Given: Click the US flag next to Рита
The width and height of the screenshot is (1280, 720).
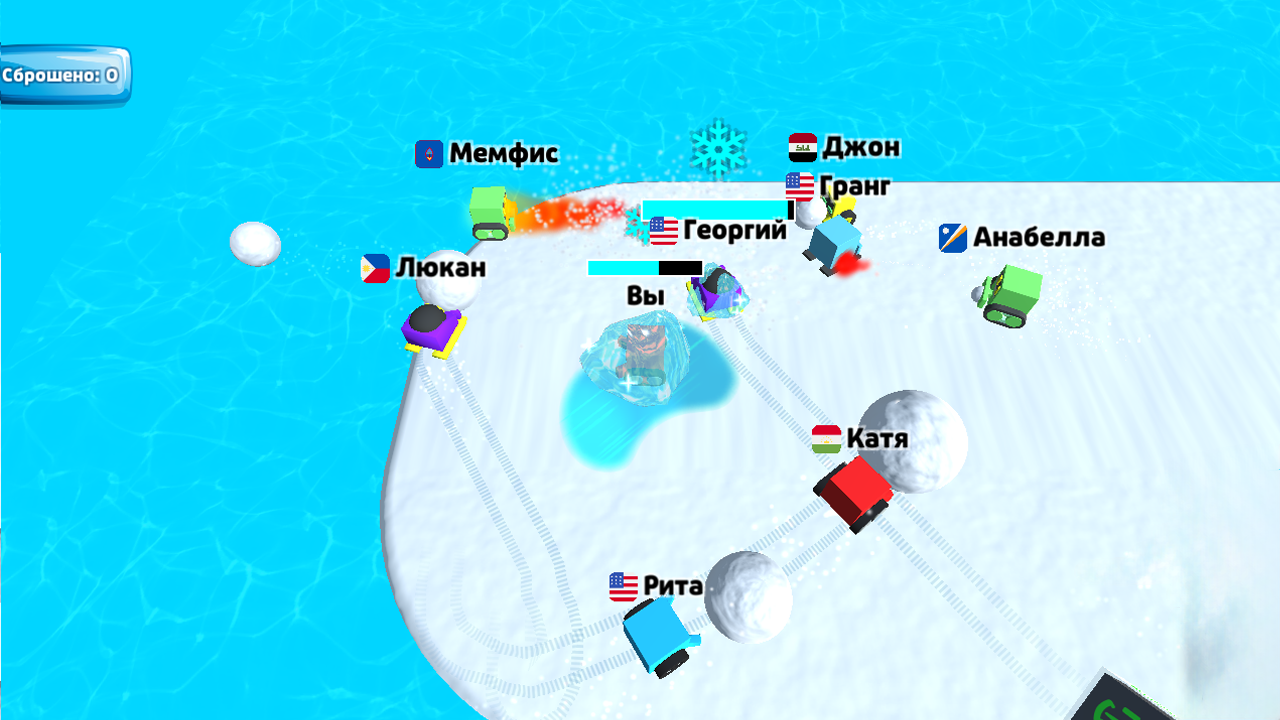Looking at the screenshot, I should [620, 587].
